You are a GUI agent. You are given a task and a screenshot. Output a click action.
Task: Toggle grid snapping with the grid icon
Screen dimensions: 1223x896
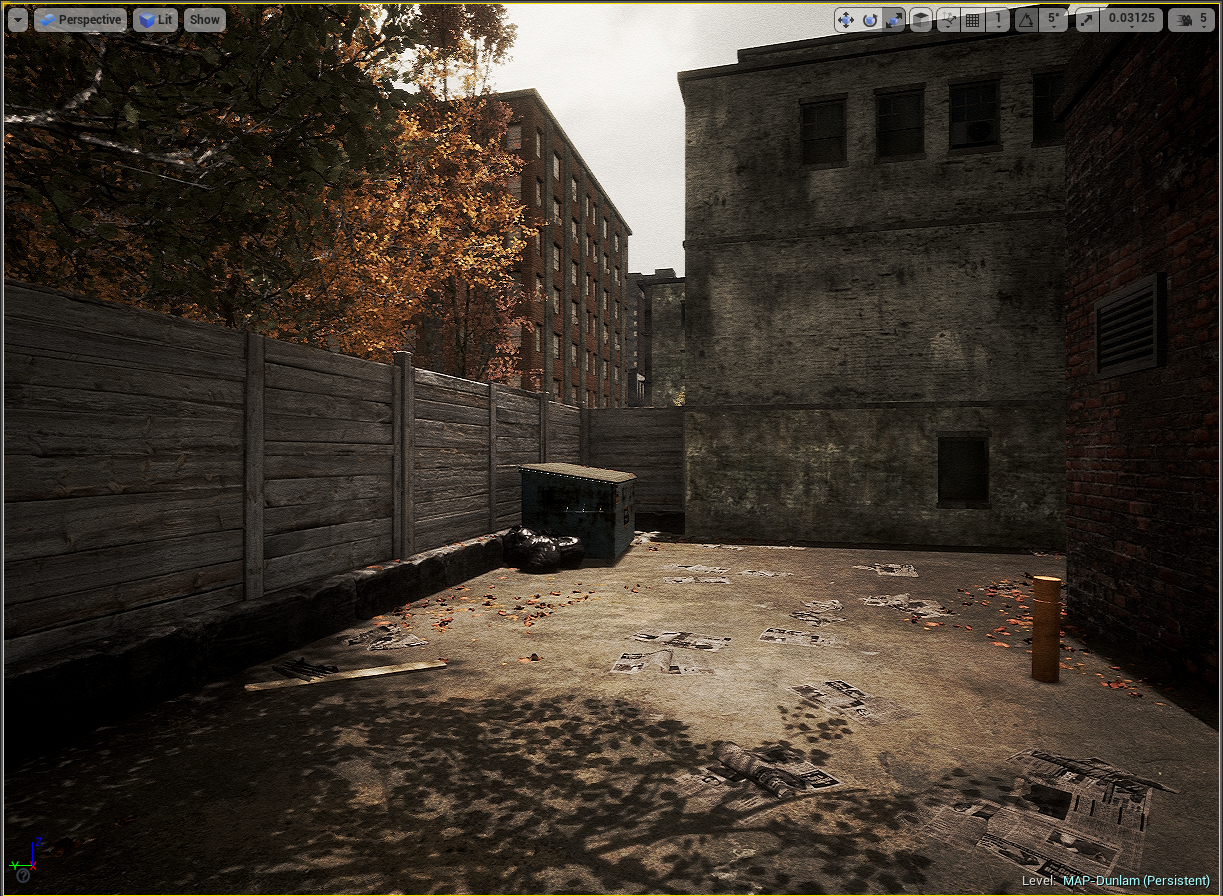tap(972, 20)
